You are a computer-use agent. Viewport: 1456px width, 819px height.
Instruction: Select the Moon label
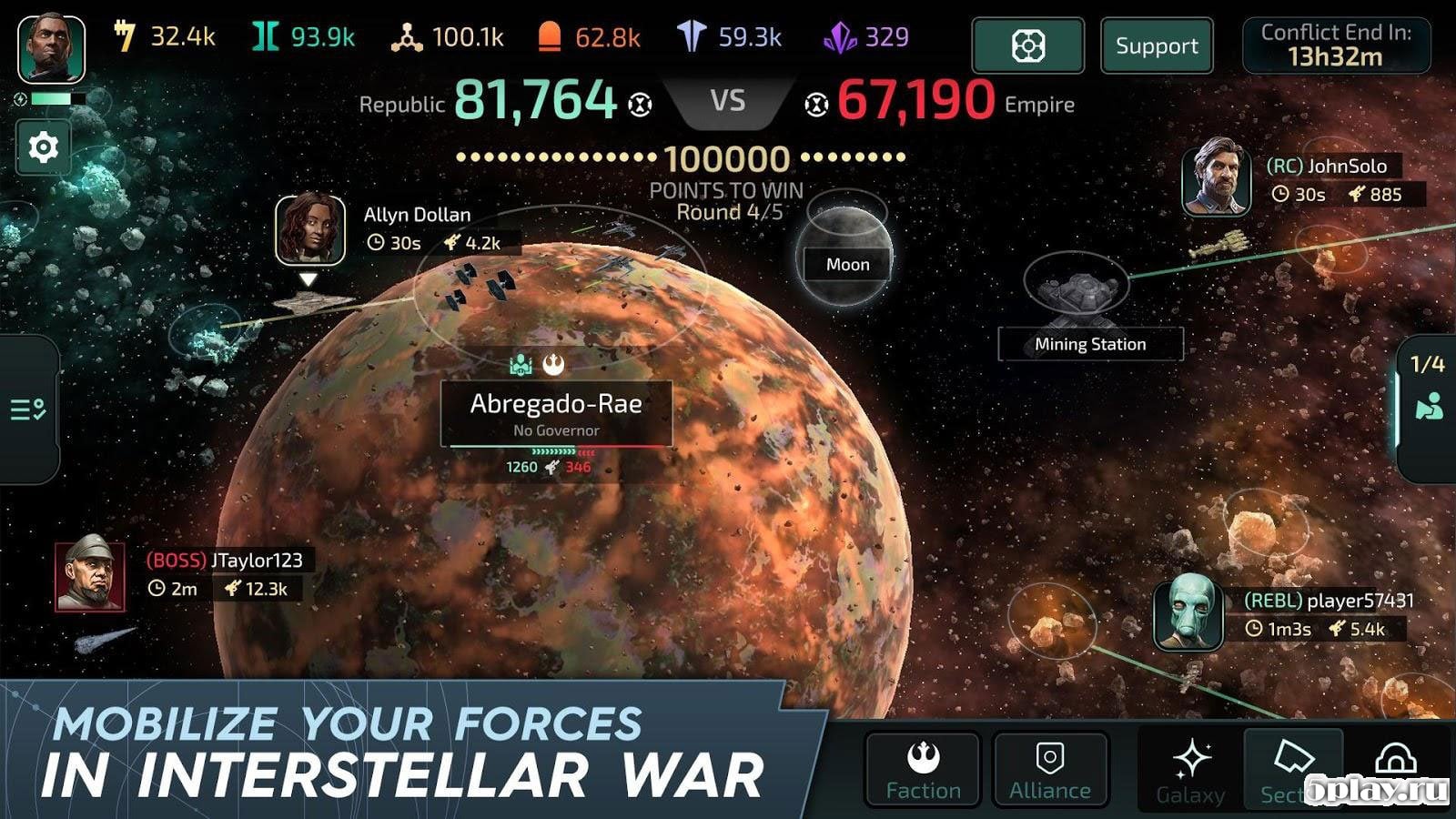click(x=847, y=264)
